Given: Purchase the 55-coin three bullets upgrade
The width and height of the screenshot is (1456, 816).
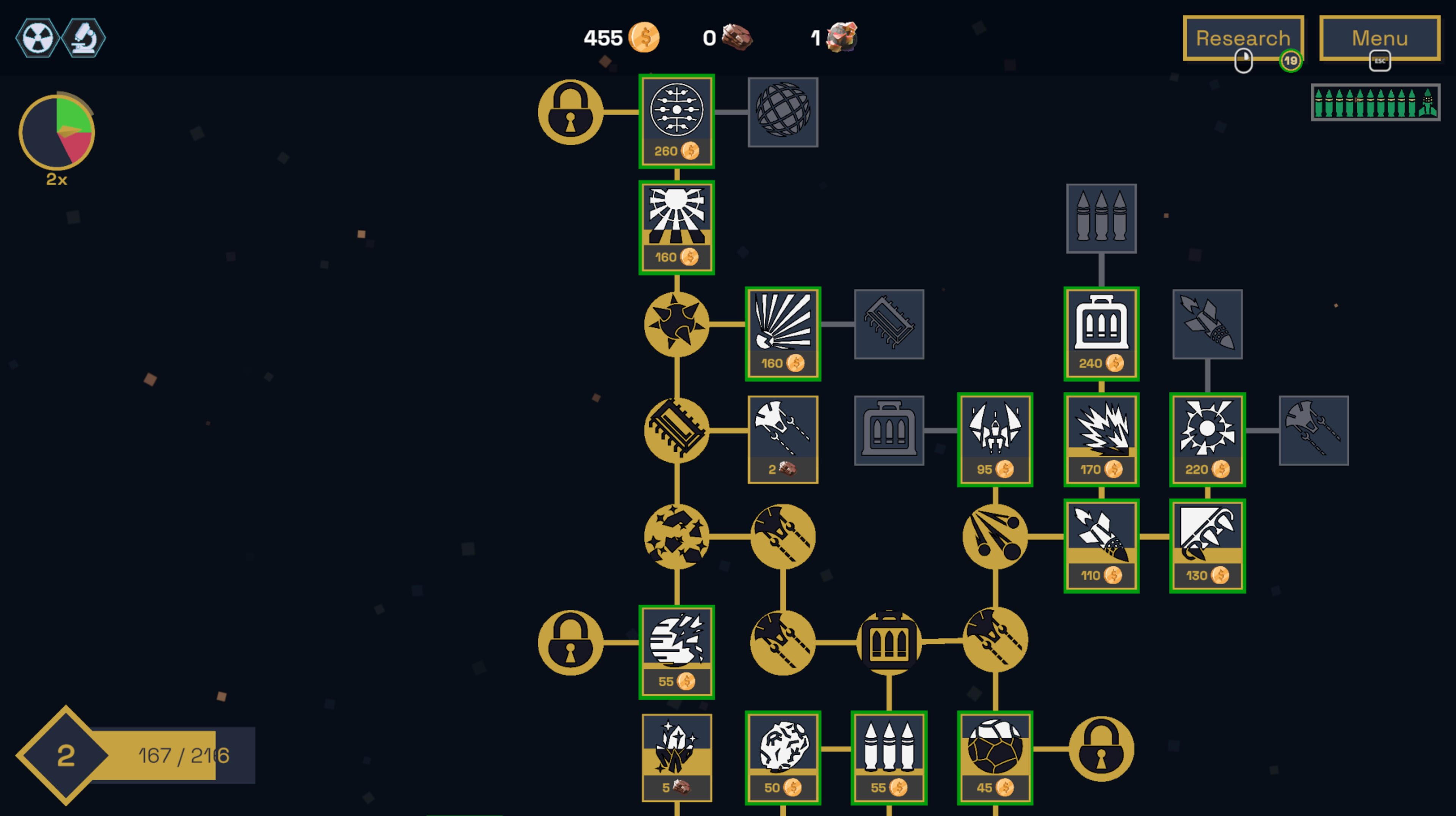Looking at the screenshot, I should pyautogui.click(x=888, y=757).
